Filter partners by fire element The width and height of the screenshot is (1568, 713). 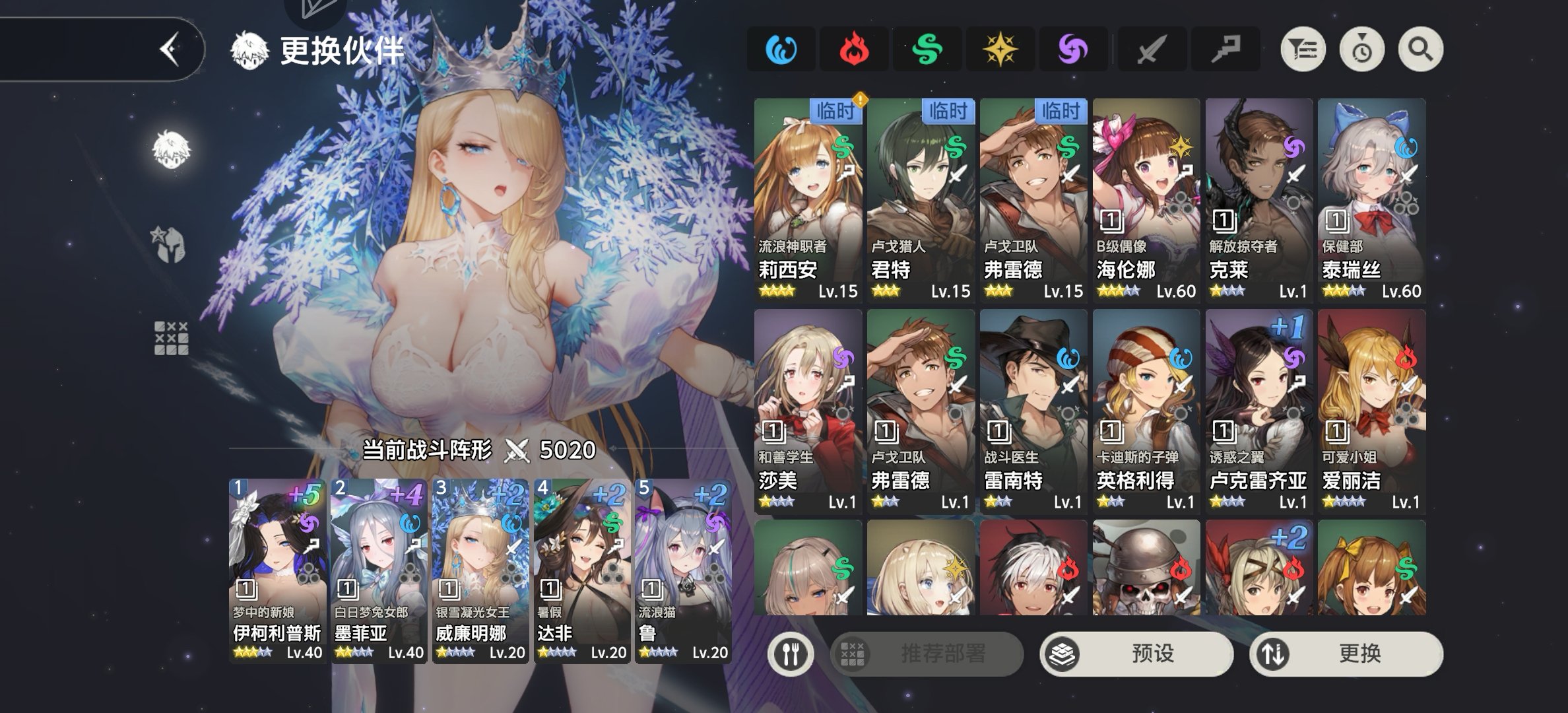tap(854, 50)
